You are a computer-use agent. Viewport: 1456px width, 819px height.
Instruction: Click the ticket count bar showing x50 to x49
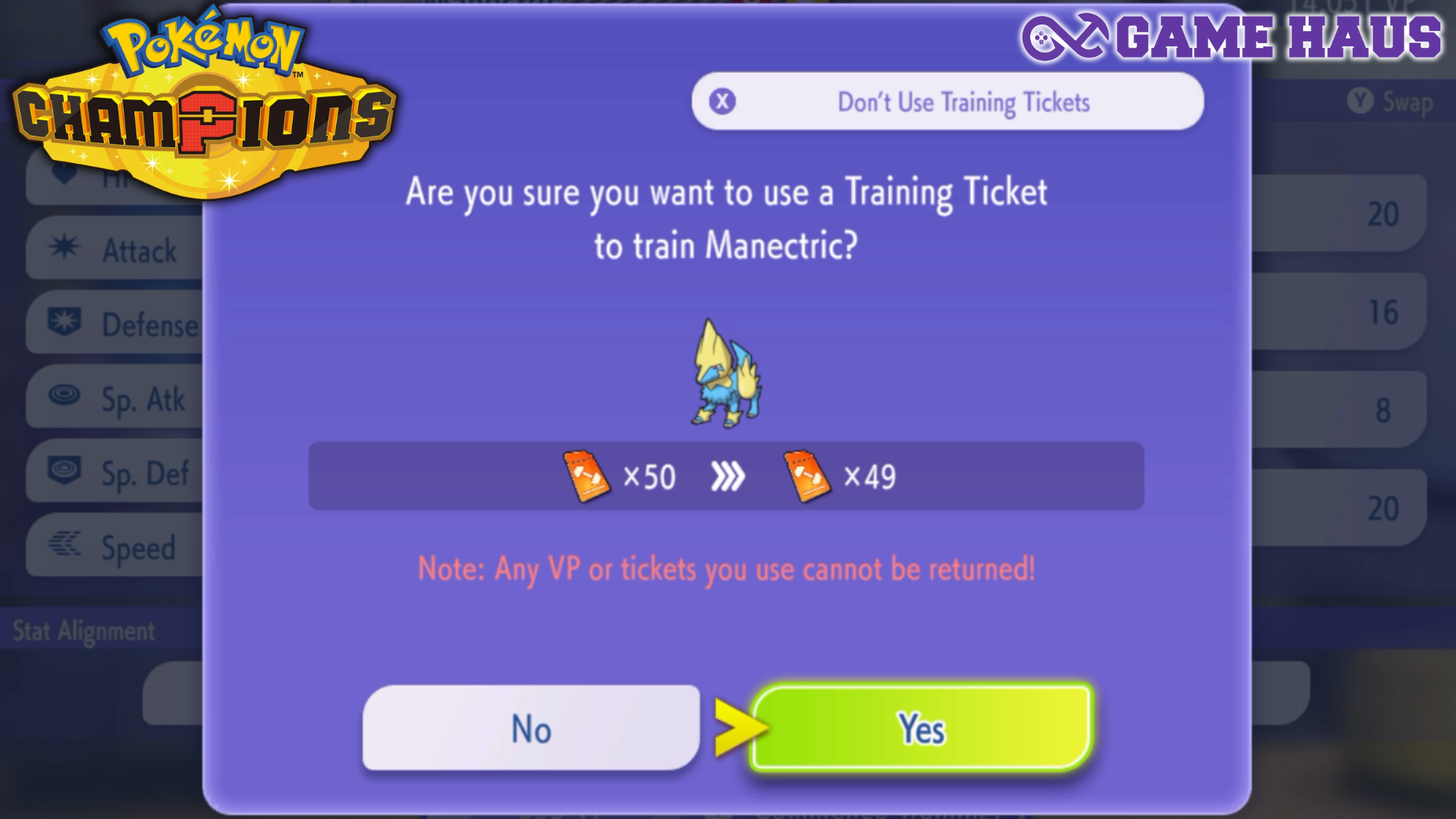(x=722, y=476)
